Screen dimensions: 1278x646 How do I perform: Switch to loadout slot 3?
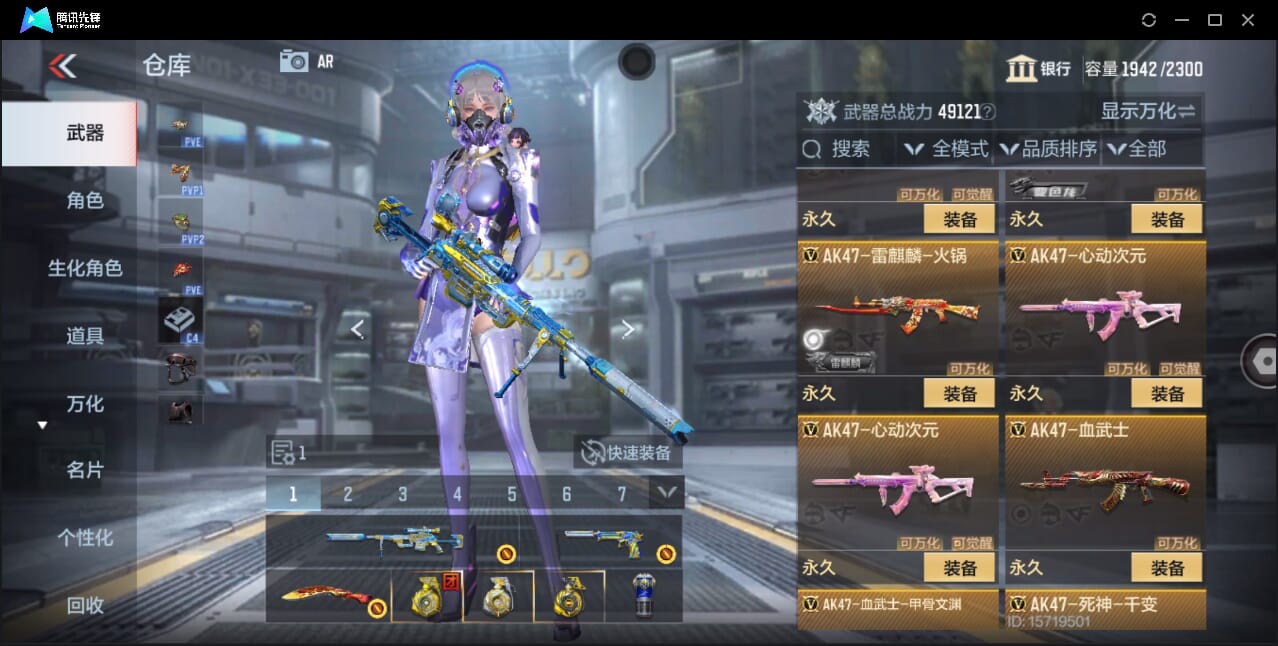click(402, 494)
